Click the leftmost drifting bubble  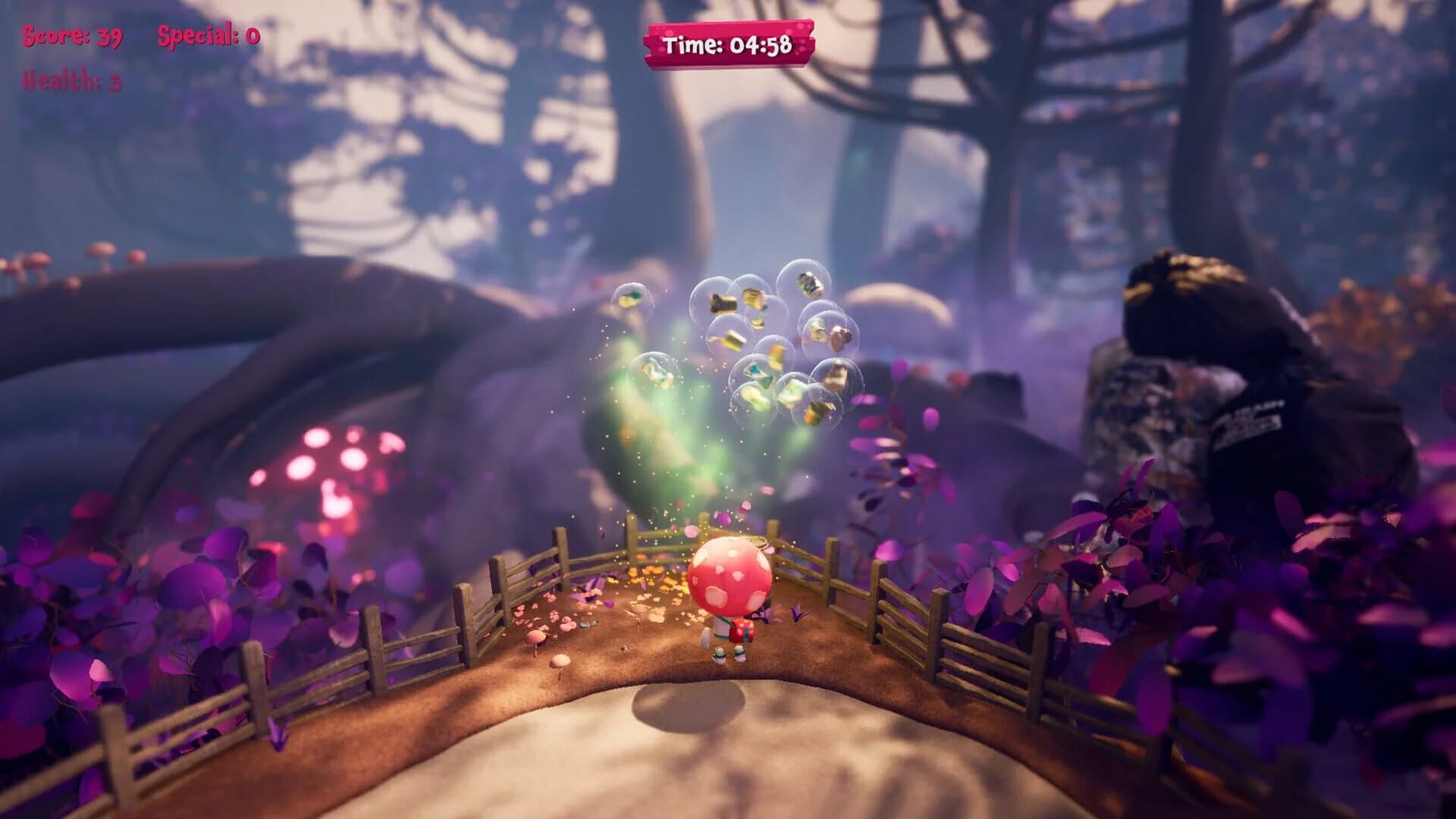[632, 297]
